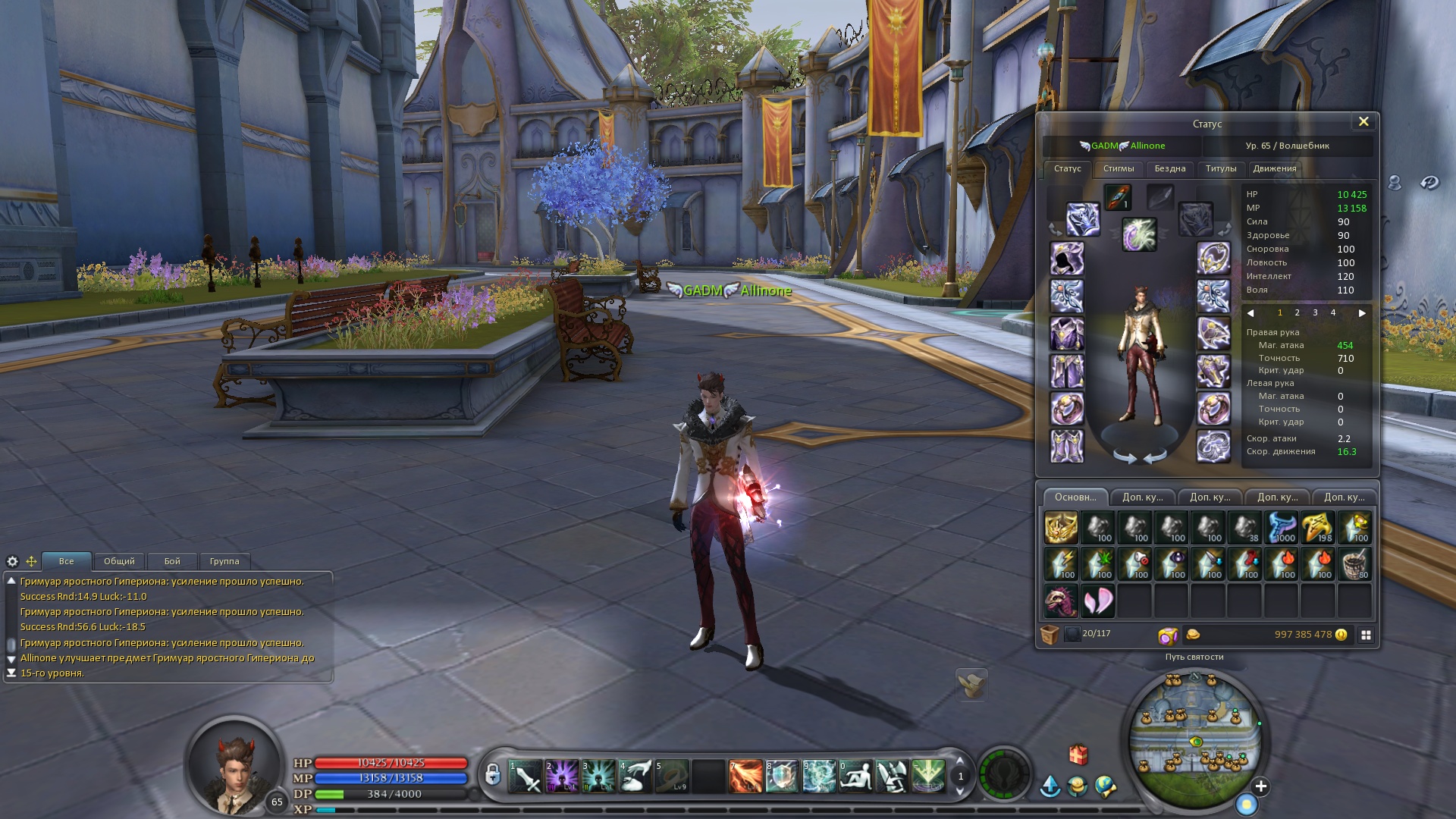This screenshot has width=1456, height=819.
Task: Open the Бездна tab
Action: 1169,169
